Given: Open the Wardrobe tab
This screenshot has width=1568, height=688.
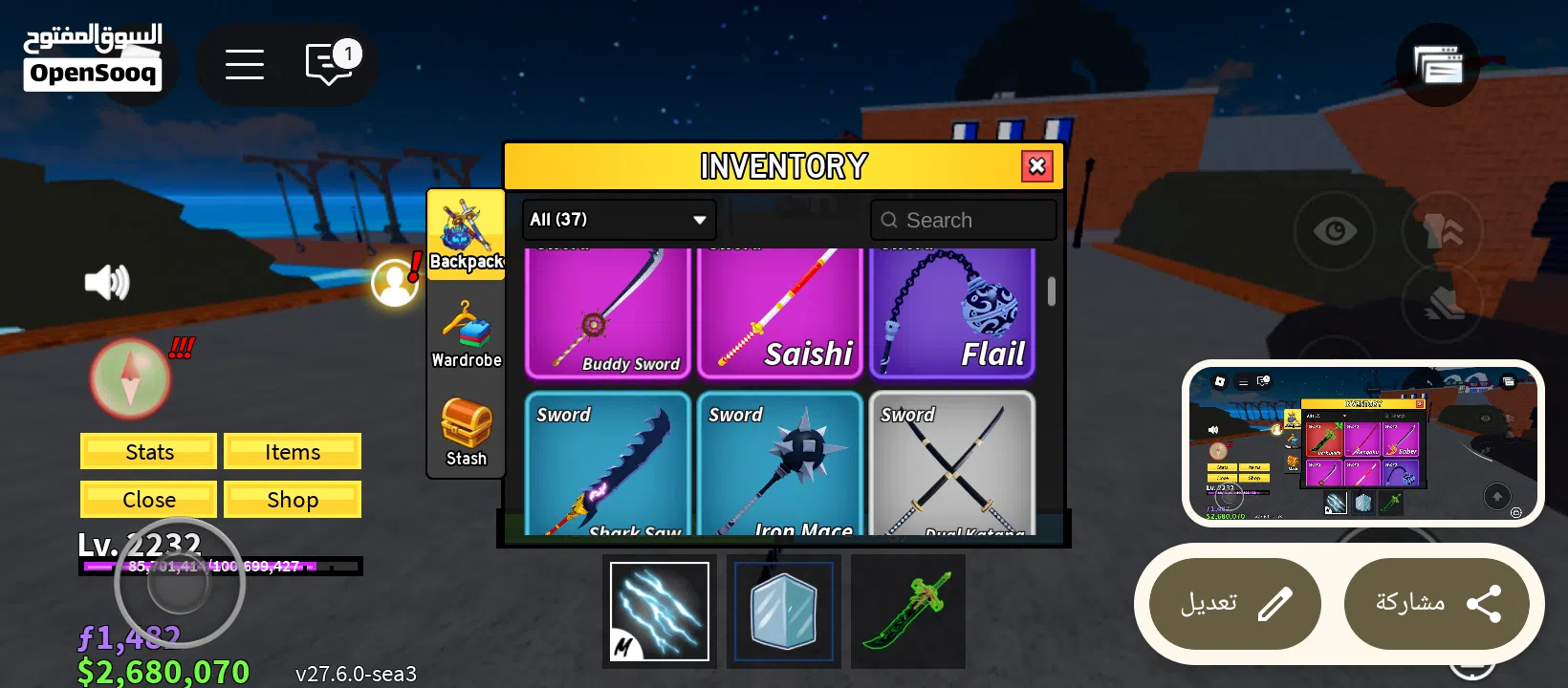Looking at the screenshot, I should [x=466, y=333].
